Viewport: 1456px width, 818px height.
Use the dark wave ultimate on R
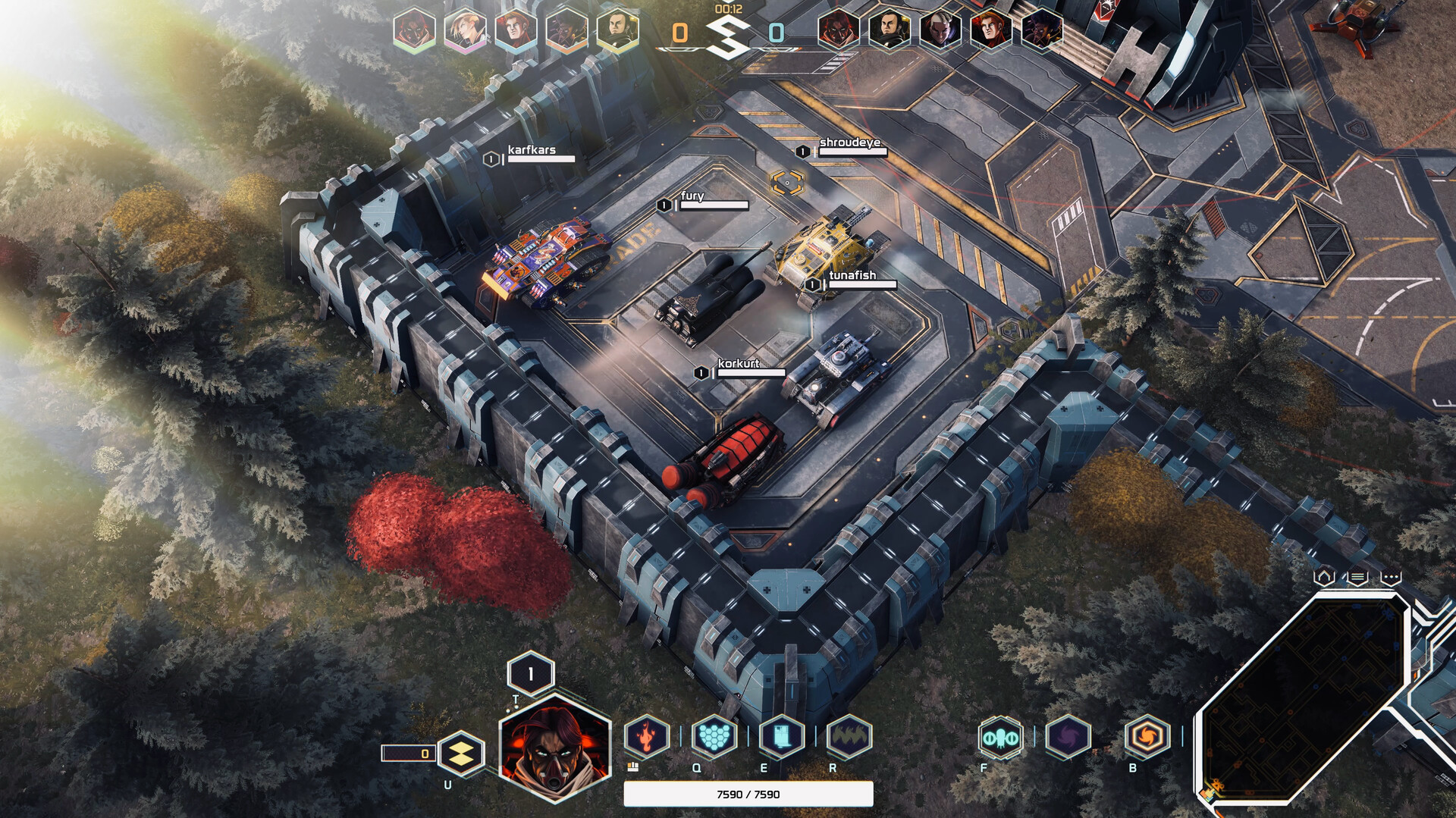[x=849, y=735]
